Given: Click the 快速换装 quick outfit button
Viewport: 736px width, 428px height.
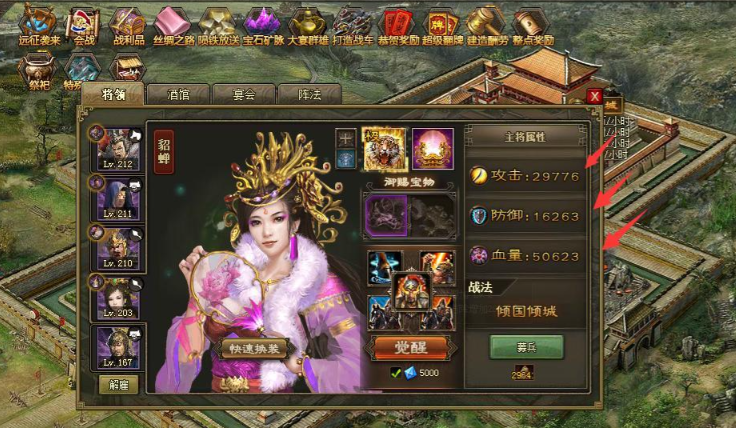Looking at the screenshot, I should [254, 349].
